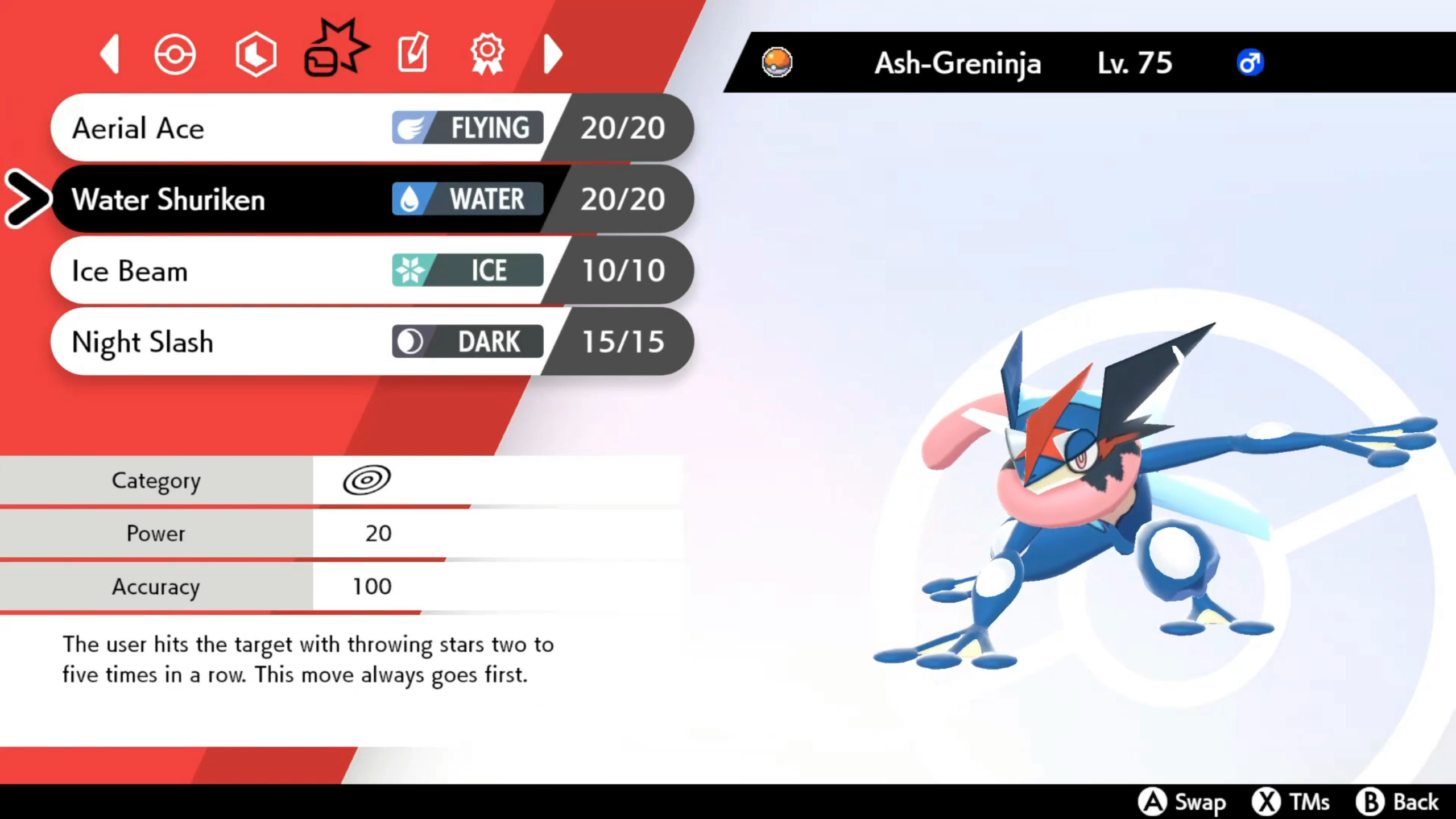Screen dimensions: 1456x819
Task: Select the stats hexagon tab icon
Action: pyautogui.click(x=256, y=53)
